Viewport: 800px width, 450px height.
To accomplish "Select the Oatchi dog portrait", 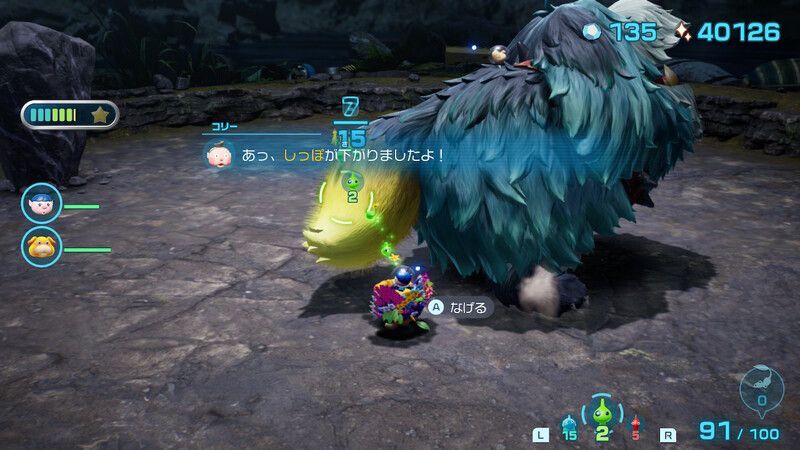I will coord(42,246).
